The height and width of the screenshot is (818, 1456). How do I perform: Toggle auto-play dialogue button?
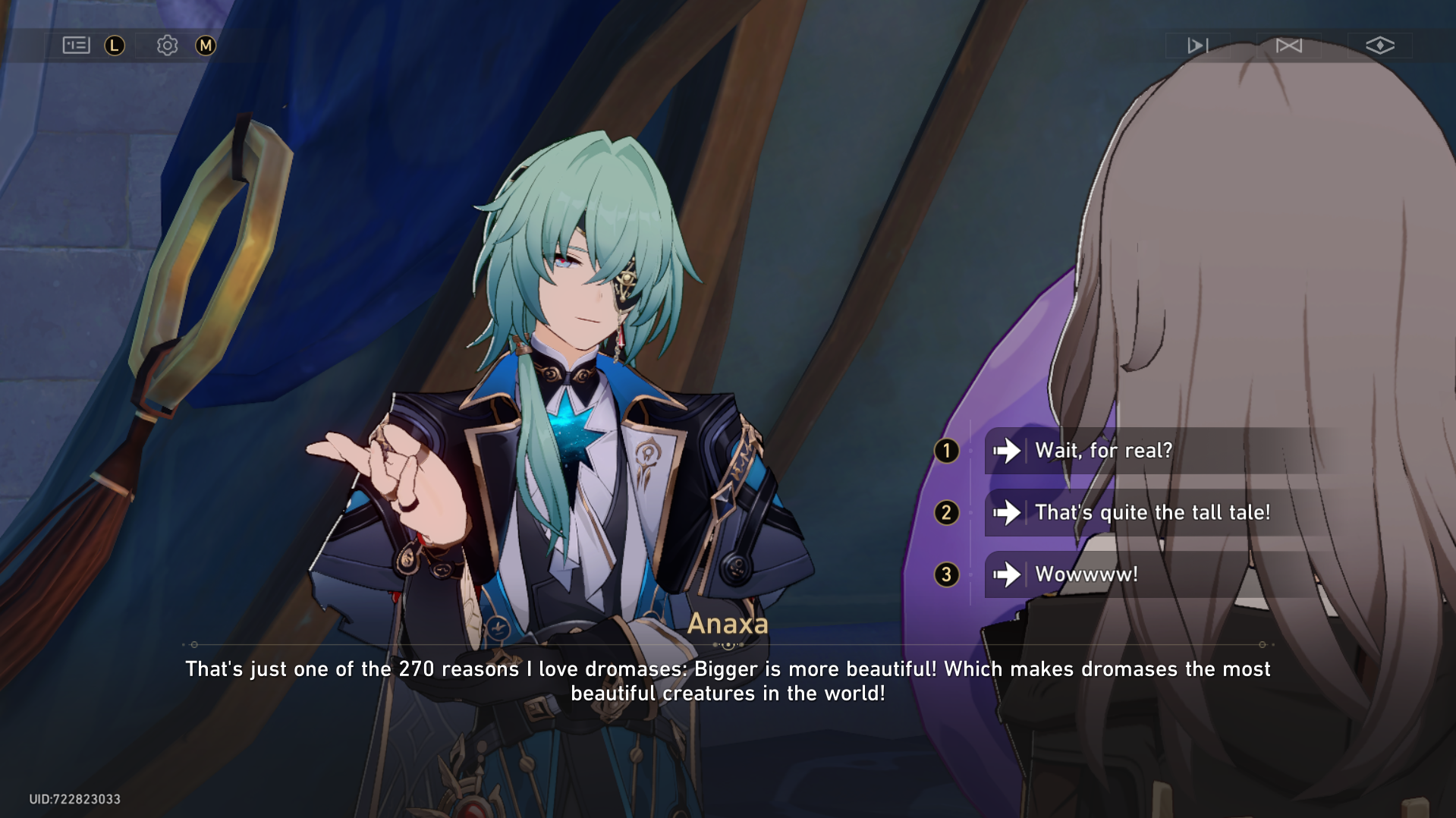[1197, 46]
